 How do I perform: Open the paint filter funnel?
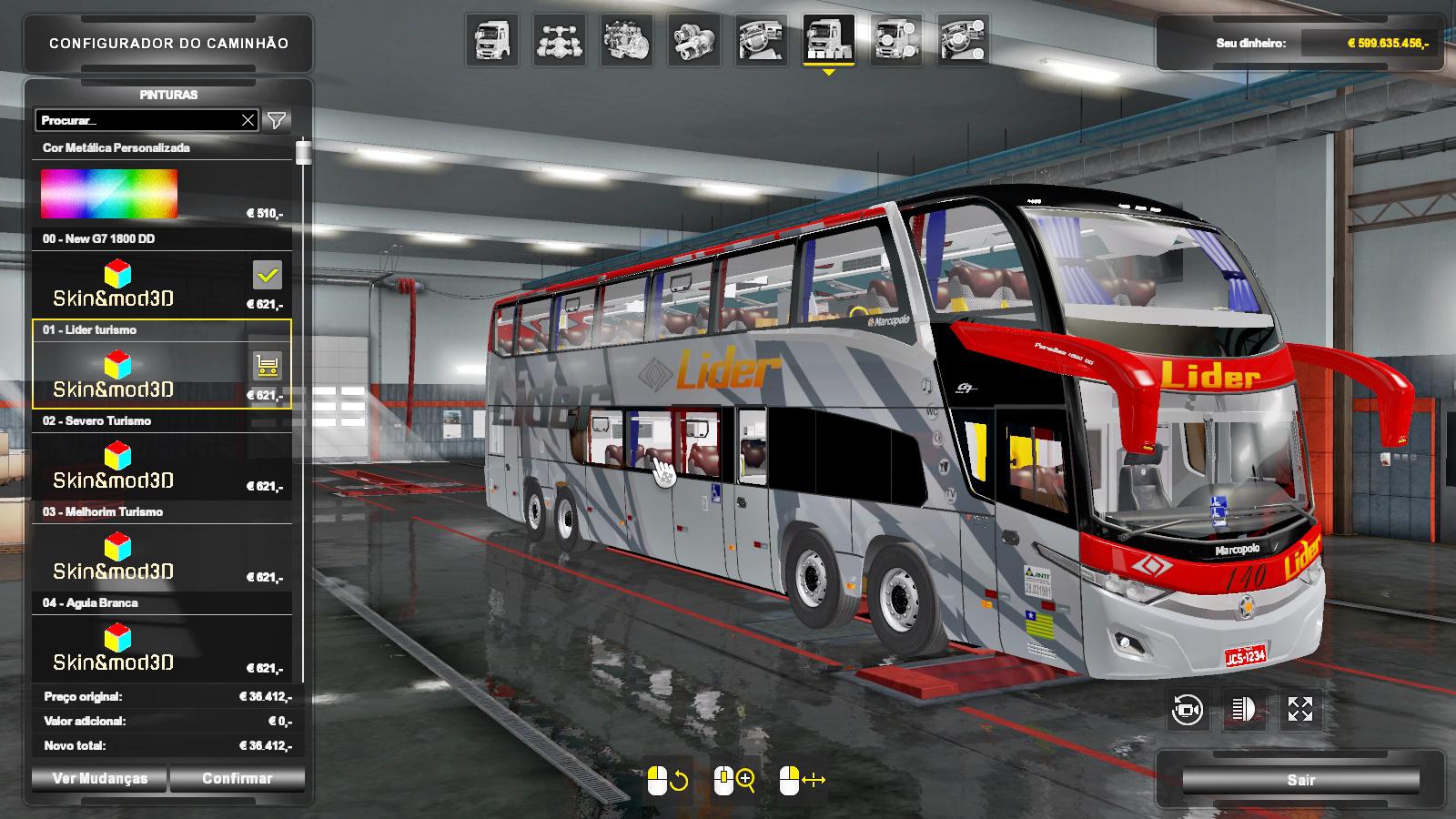click(x=277, y=120)
